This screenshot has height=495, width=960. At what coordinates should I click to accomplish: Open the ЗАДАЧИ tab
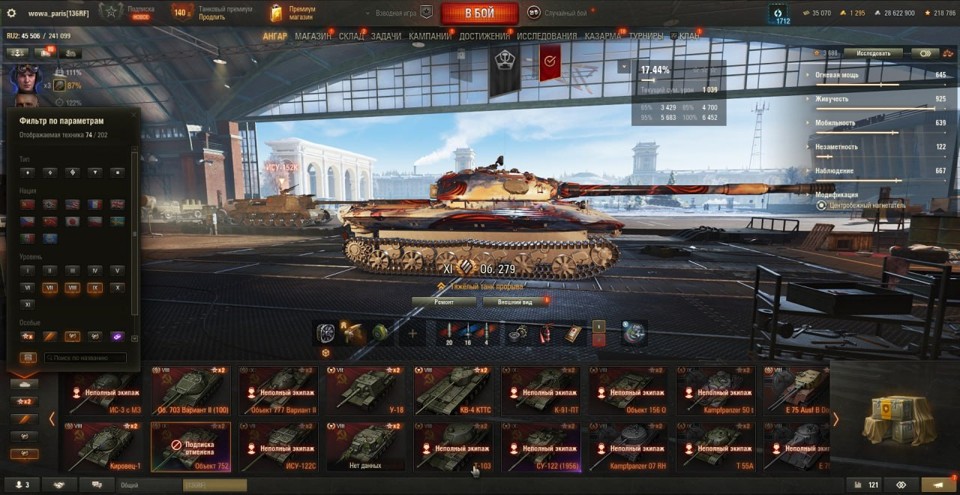386,36
